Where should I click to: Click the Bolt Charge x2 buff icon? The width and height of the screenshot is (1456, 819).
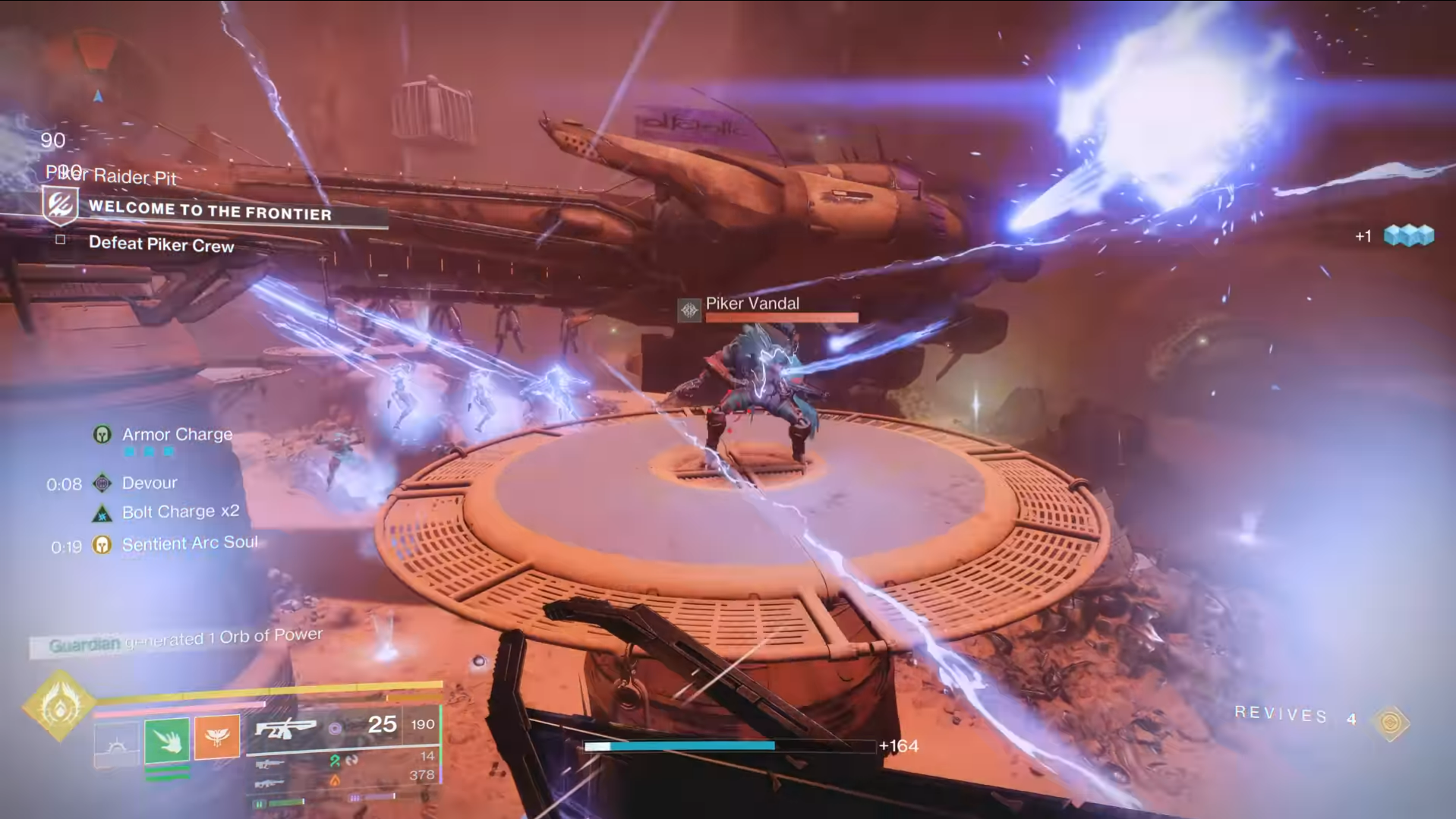click(102, 514)
